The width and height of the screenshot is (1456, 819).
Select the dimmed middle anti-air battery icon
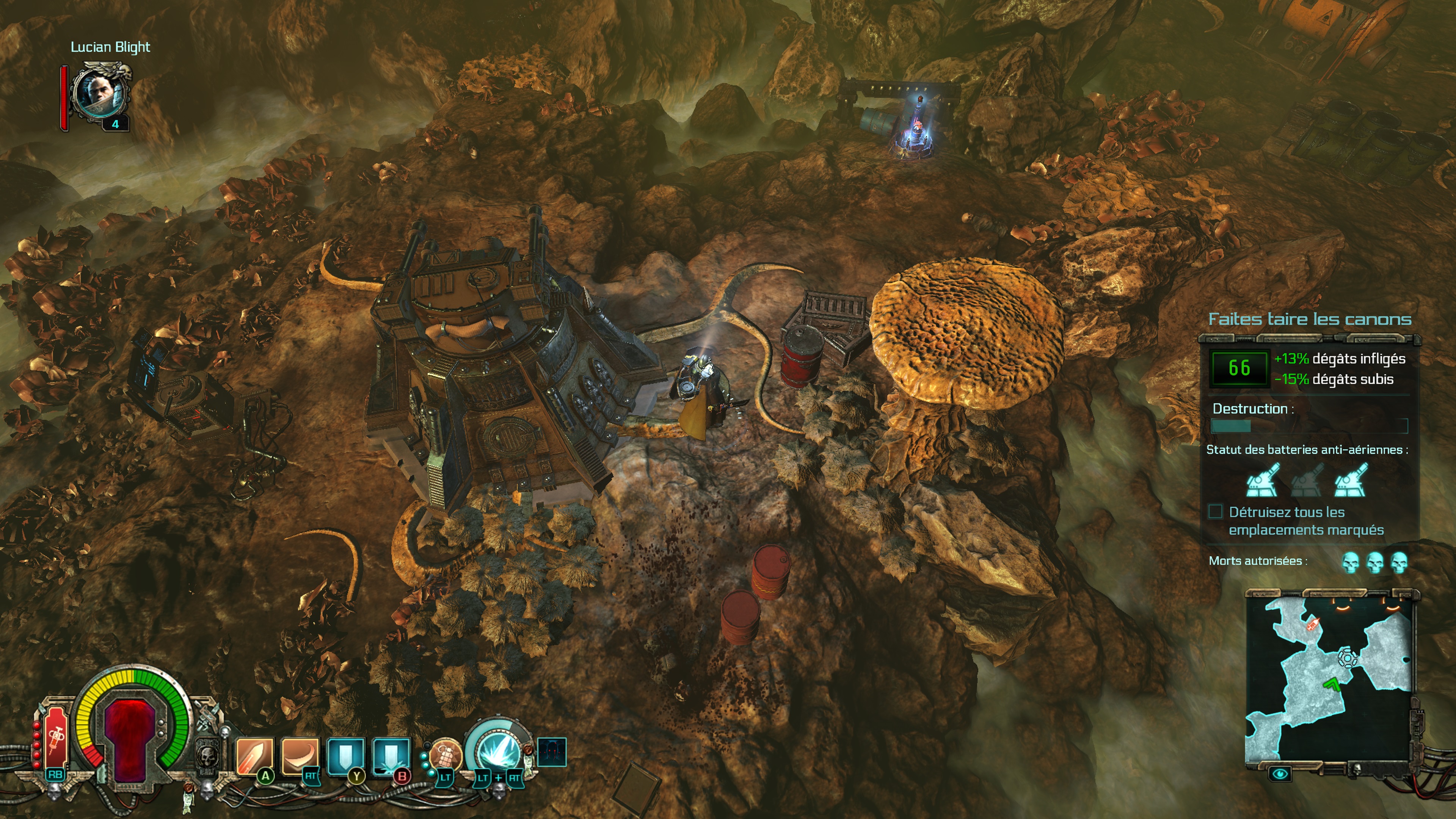tap(1307, 480)
